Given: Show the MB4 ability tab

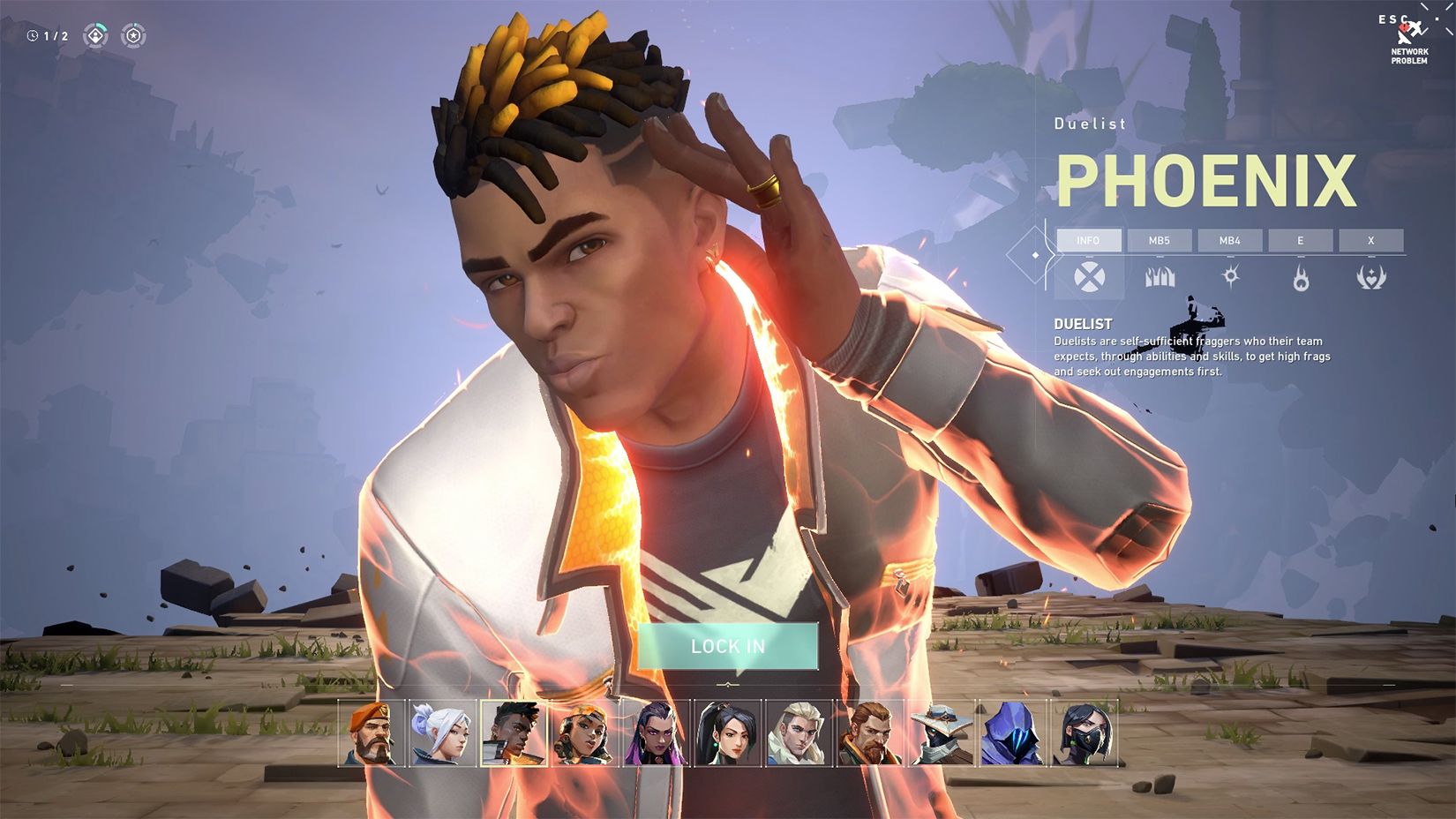Looking at the screenshot, I should (x=1230, y=240).
